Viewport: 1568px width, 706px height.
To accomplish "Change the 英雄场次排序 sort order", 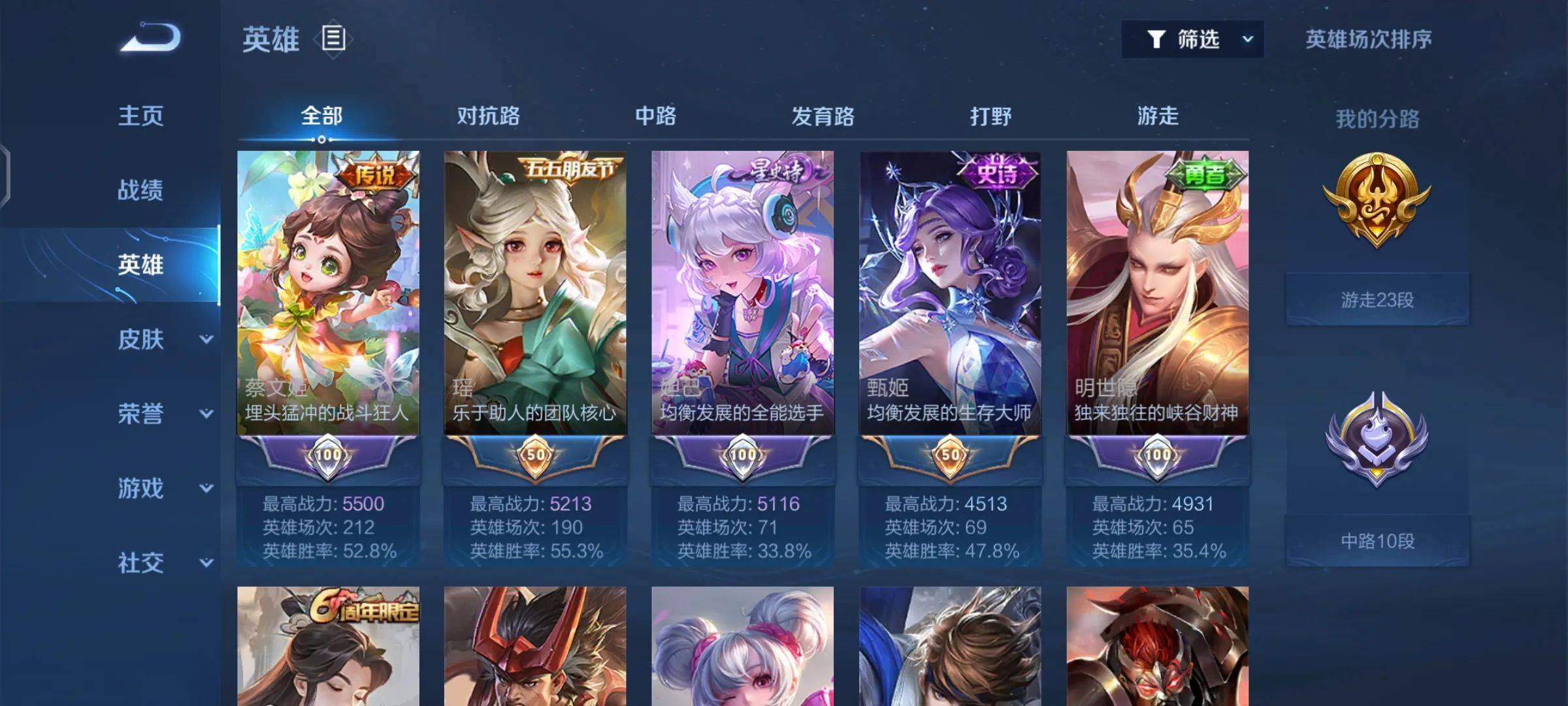I will point(1368,39).
